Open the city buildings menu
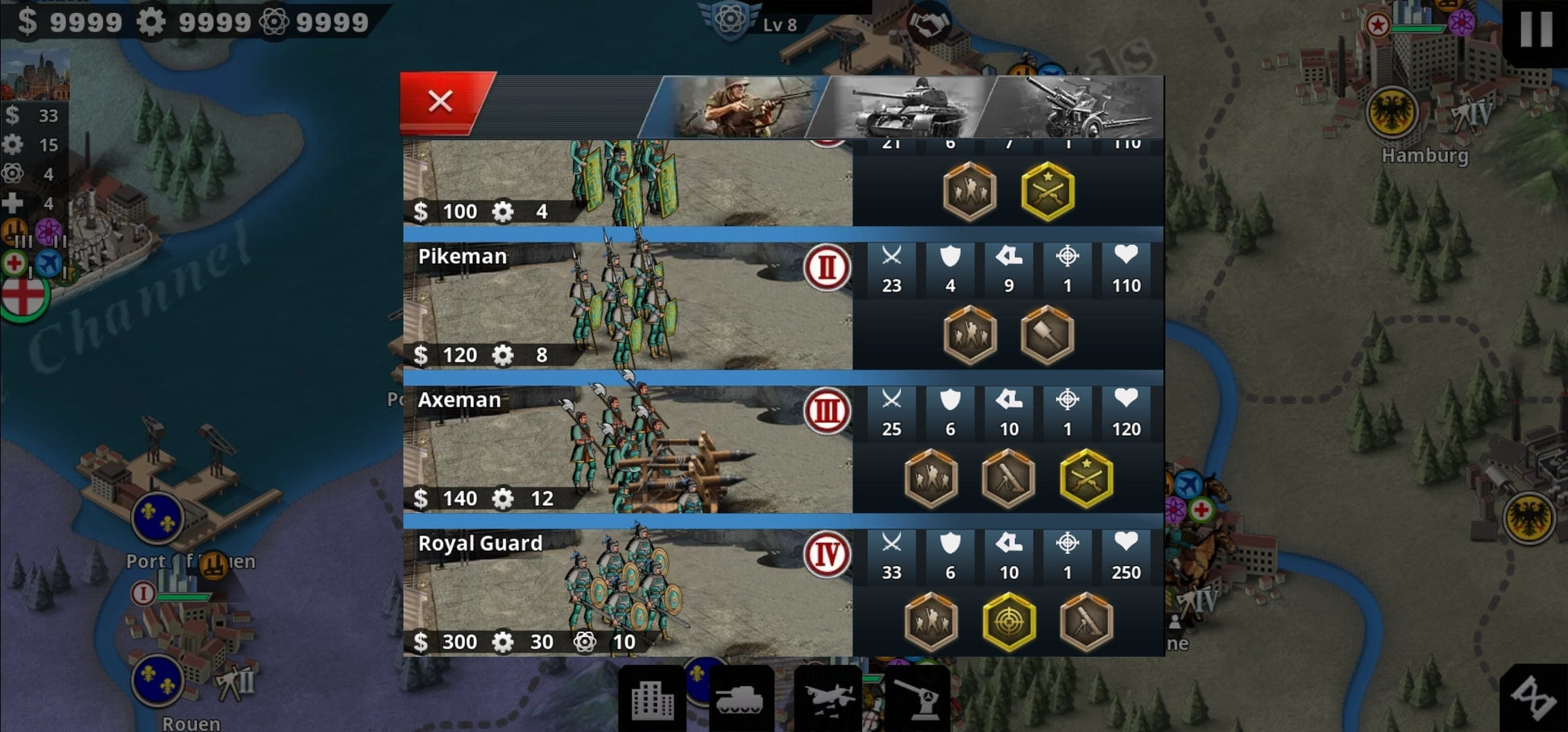 coord(652,699)
